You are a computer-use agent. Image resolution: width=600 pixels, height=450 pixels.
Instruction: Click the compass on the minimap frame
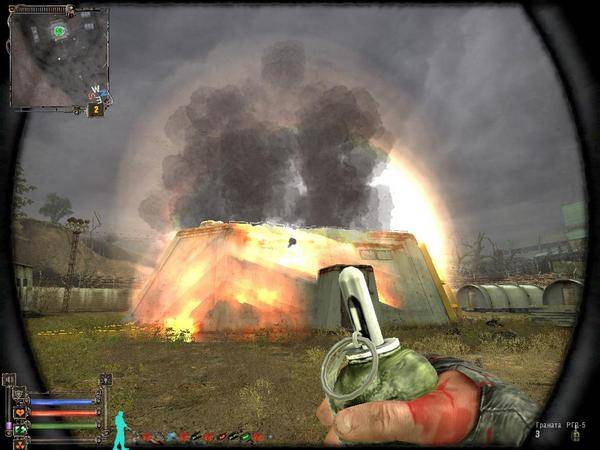click(x=98, y=94)
